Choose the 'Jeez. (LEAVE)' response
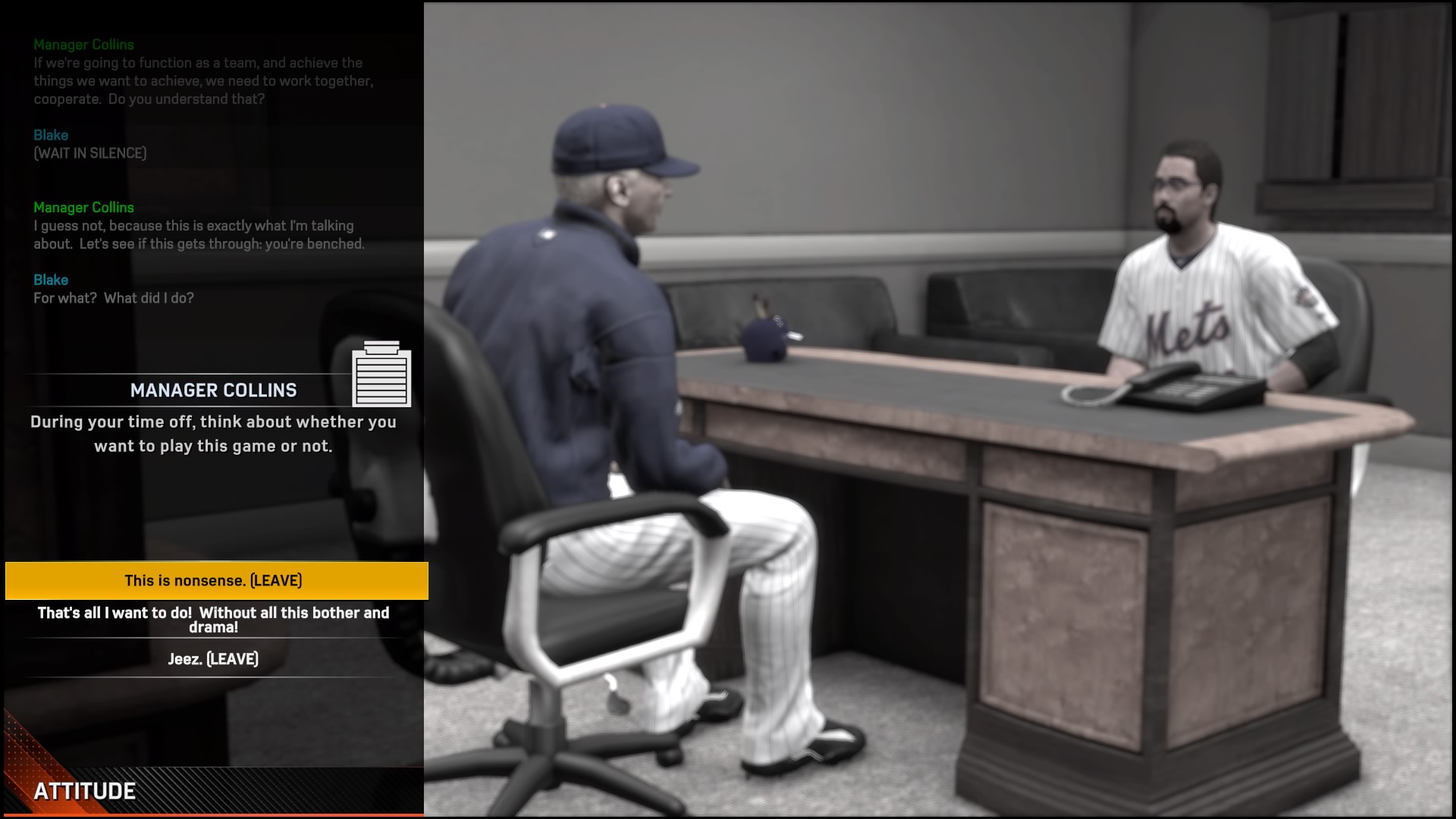The height and width of the screenshot is (819, 1456). pyautogui.click(x=215, y=659)
